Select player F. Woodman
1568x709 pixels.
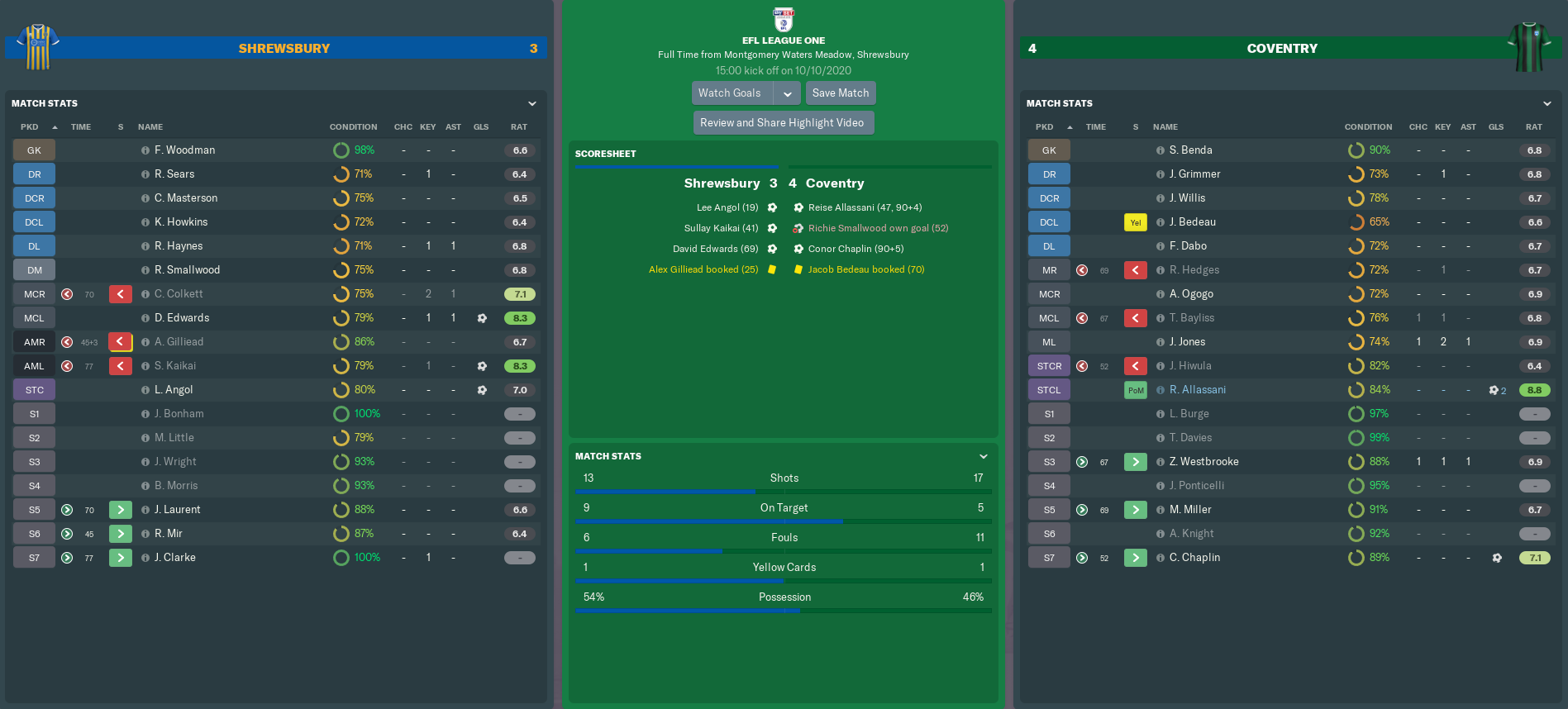tap(184, 150)
